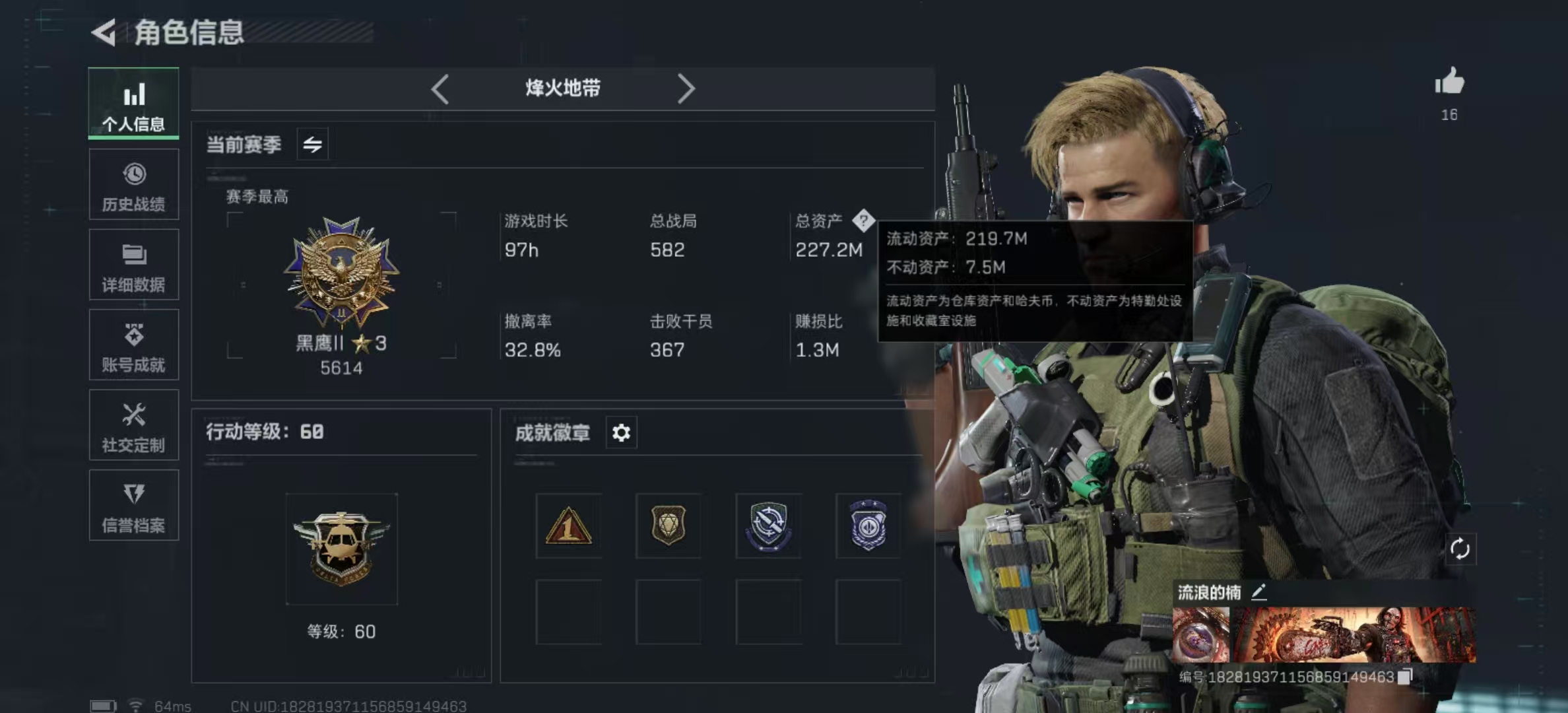Edit the player name 流浪的楠
1568x713 pixels.
click(1258, 592)
